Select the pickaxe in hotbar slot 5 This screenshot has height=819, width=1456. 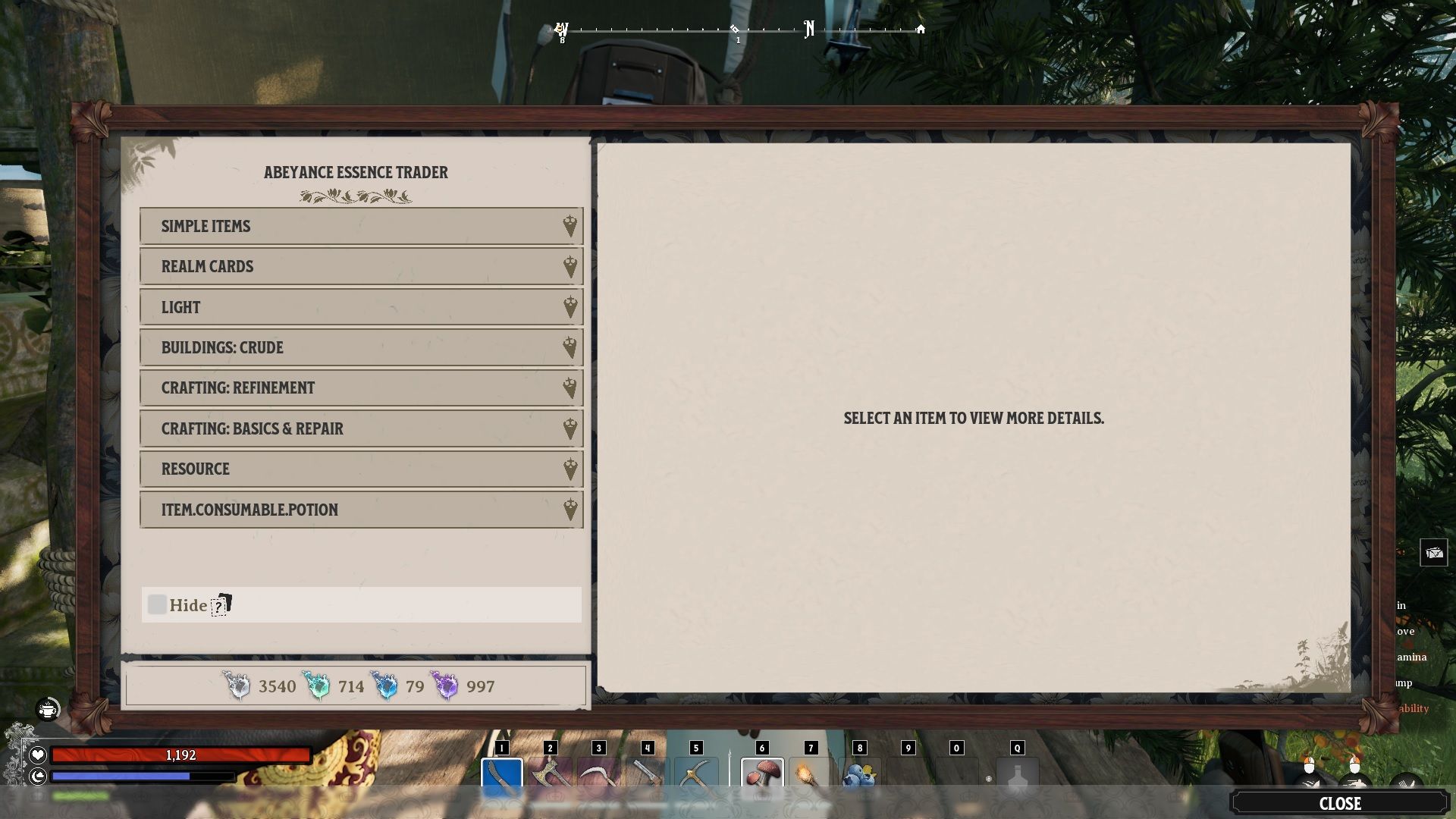[696, 773]
